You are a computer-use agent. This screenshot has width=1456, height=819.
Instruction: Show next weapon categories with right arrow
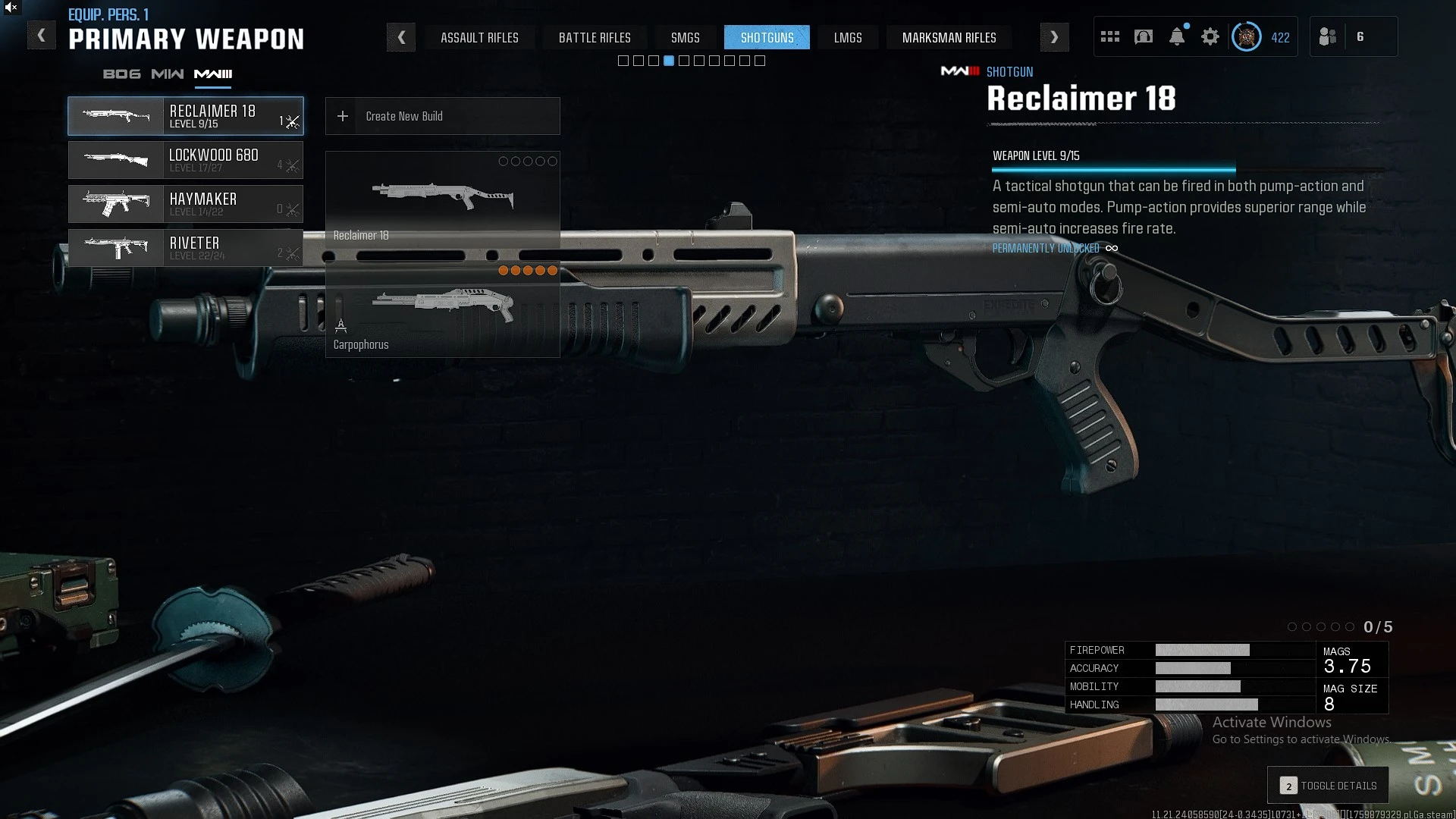1054,37
